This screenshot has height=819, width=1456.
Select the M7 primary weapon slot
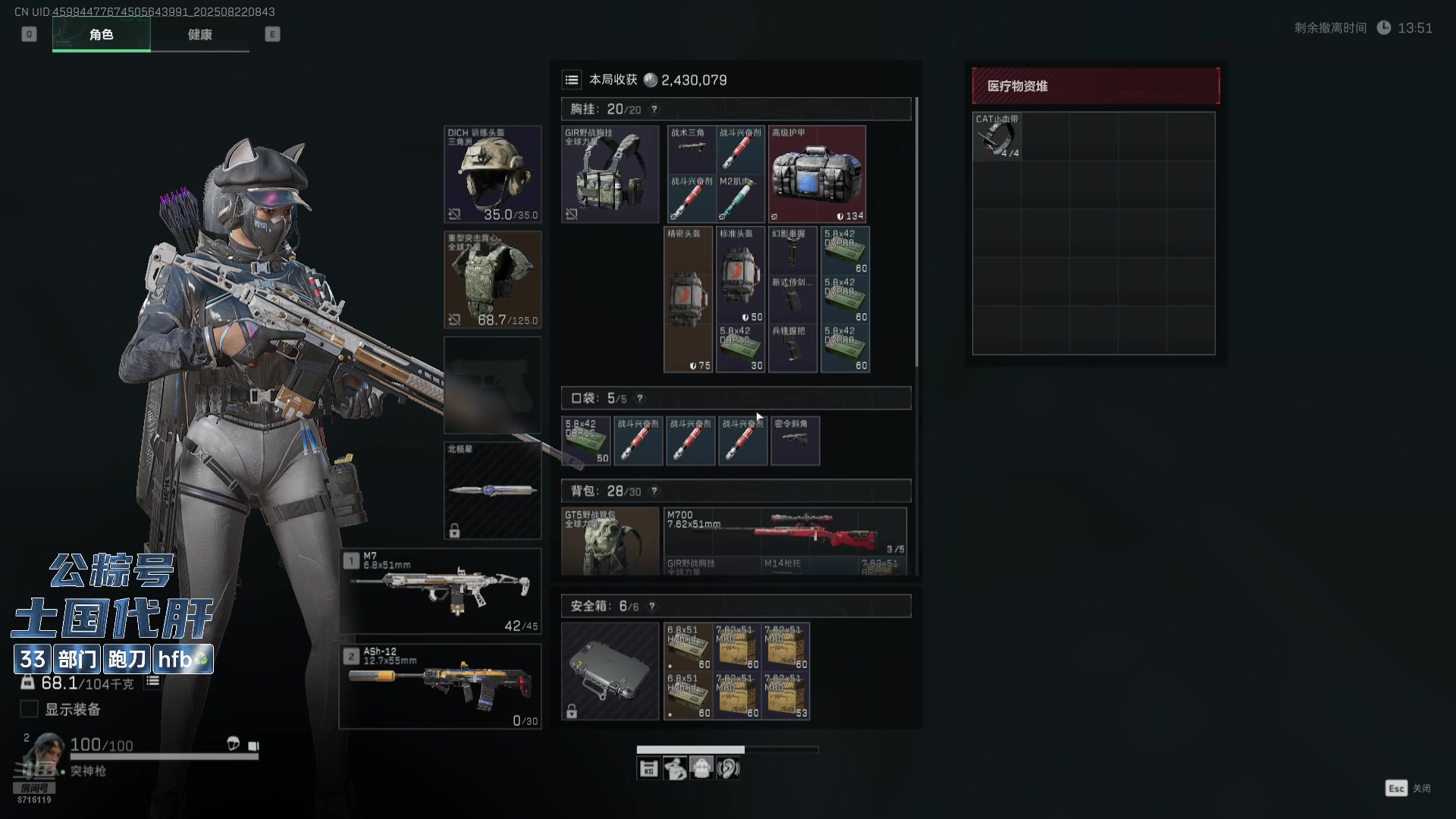tap(441, 591)
